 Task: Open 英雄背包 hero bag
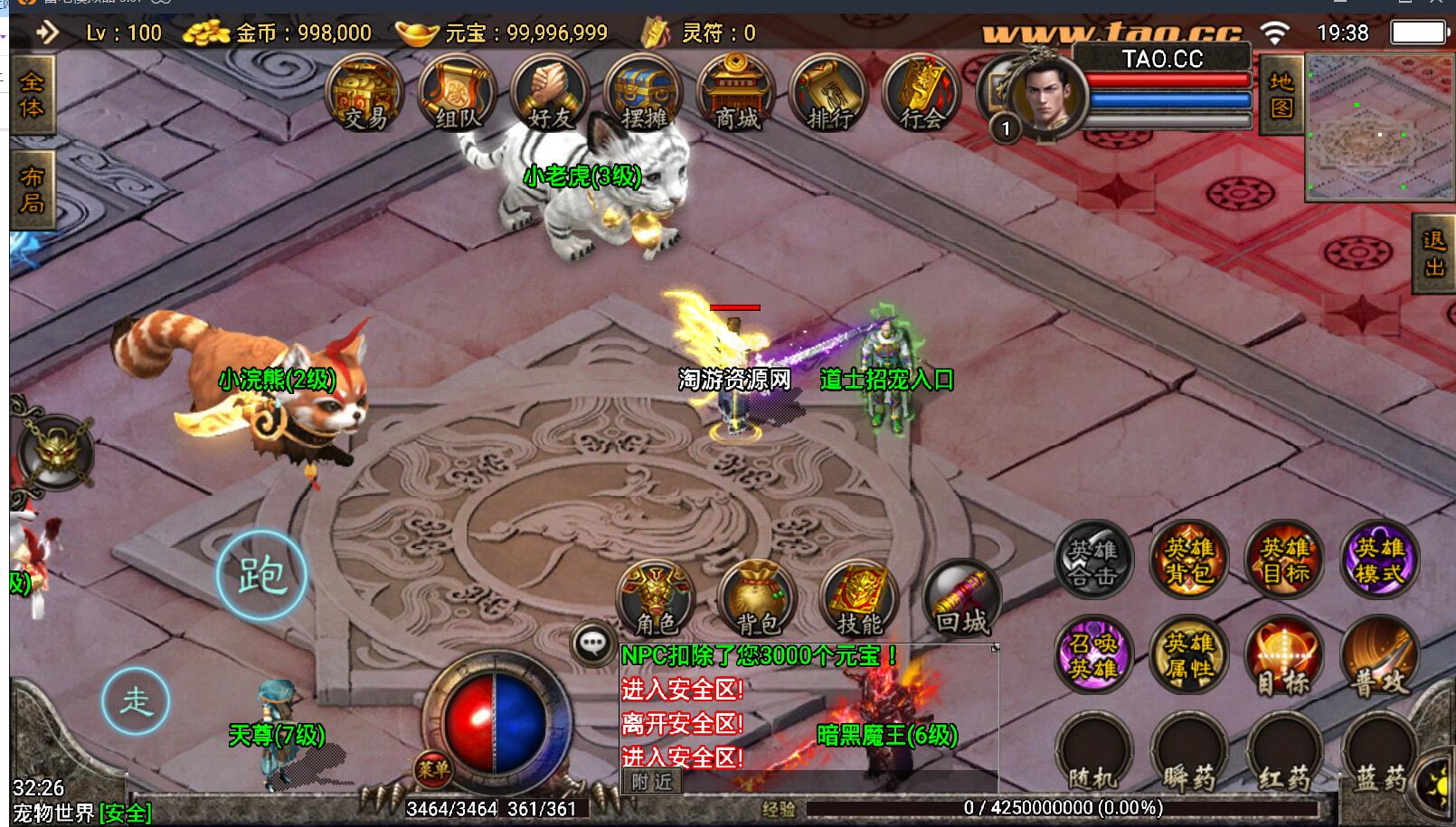pos(1188,559)
